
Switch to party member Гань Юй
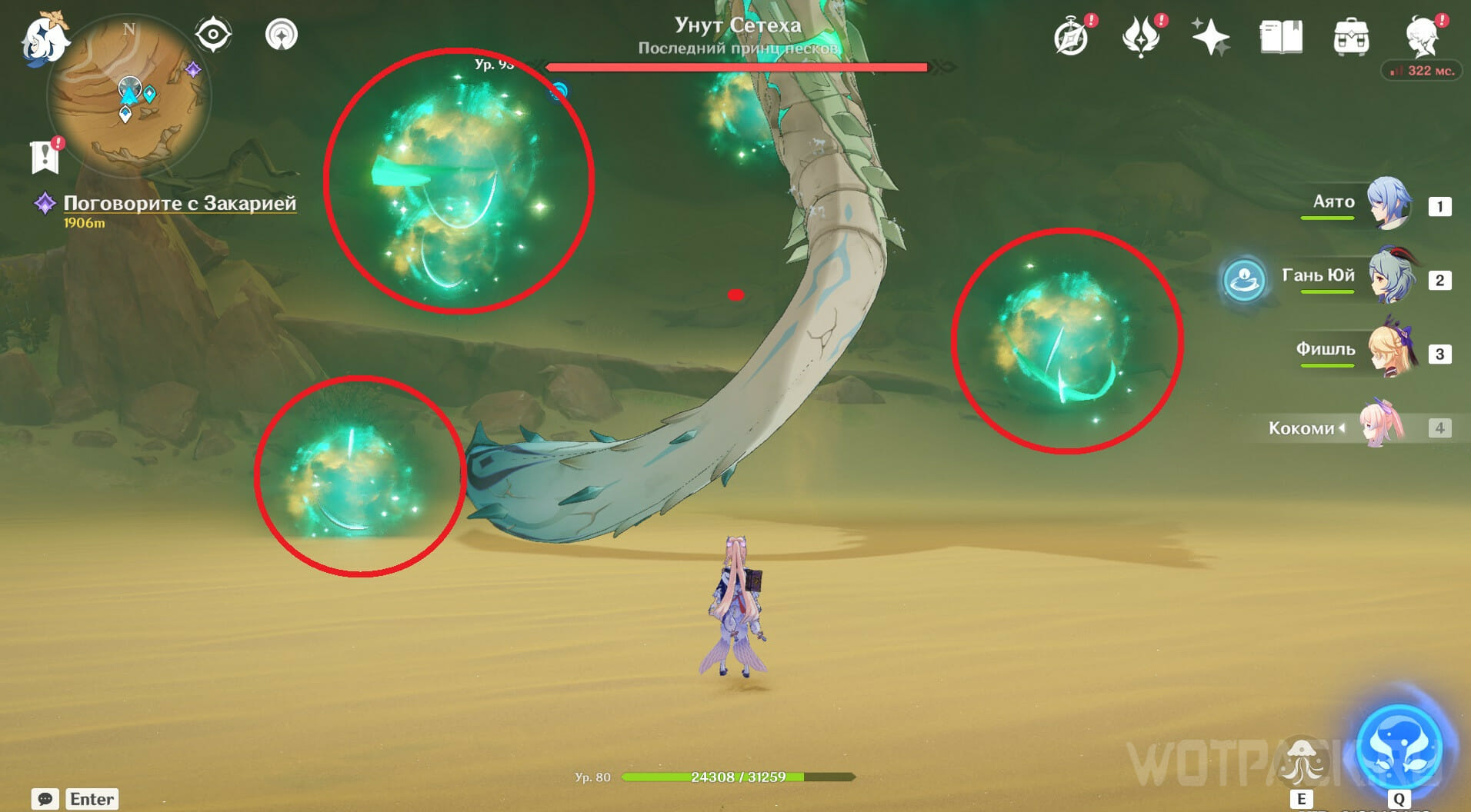point(1391,277)
